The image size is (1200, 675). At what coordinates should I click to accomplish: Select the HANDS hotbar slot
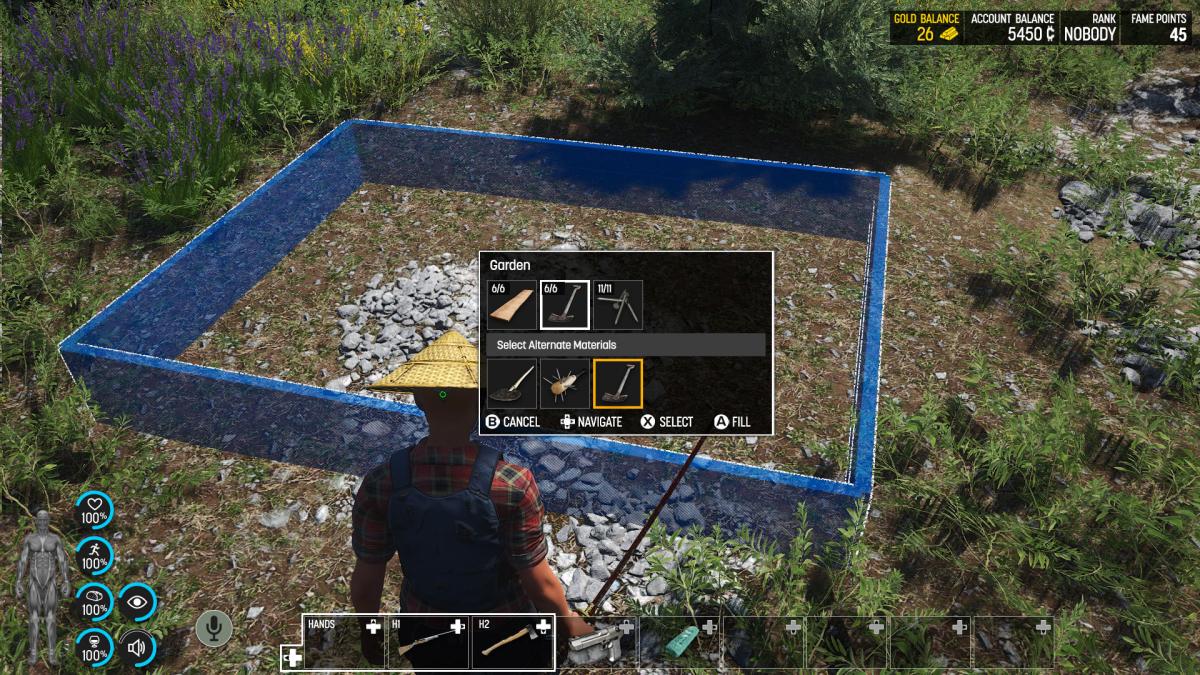coord(344,642)
